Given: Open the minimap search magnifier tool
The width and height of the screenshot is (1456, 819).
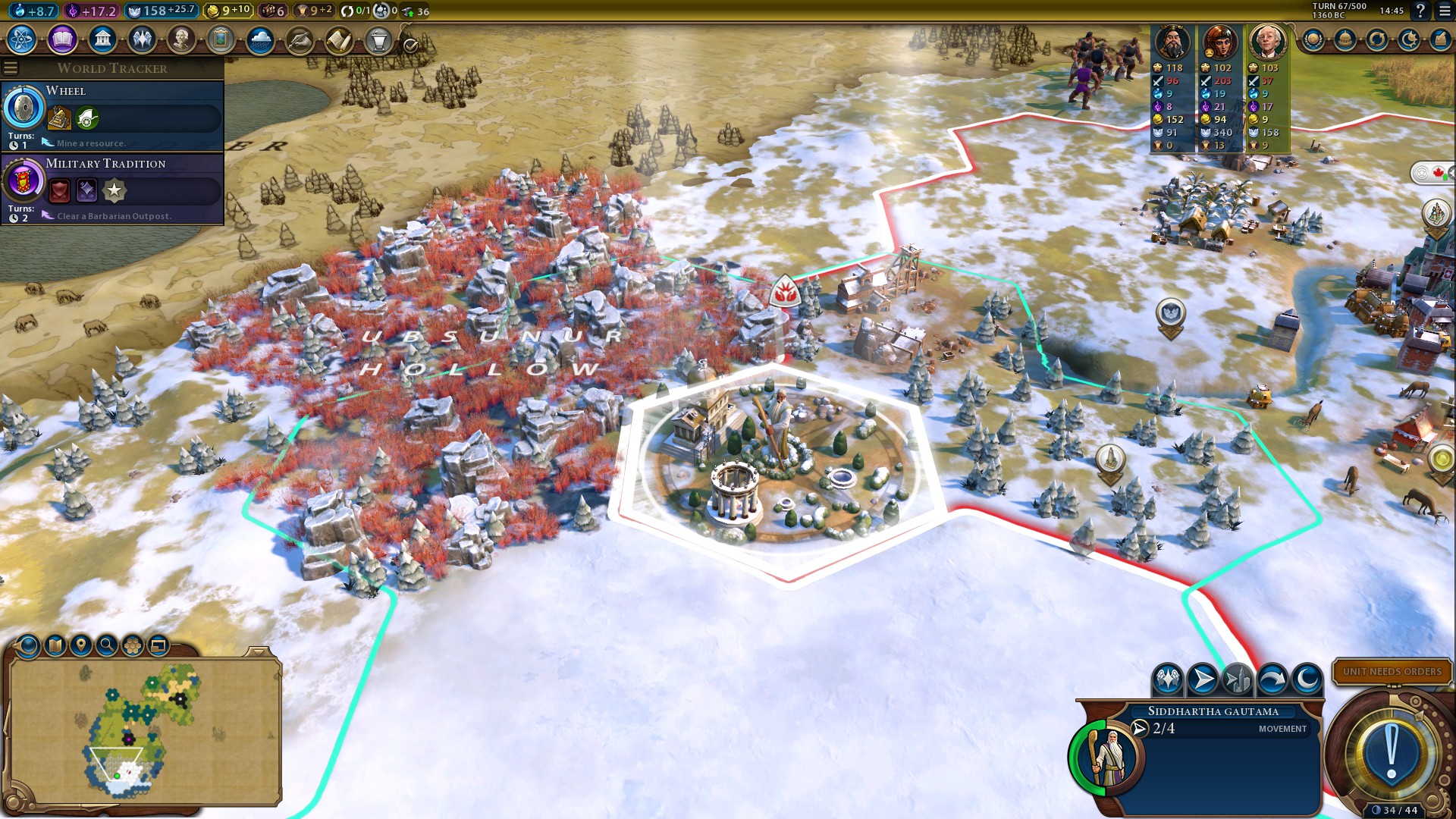Looking at the screenshot, I should pos(107,645).
